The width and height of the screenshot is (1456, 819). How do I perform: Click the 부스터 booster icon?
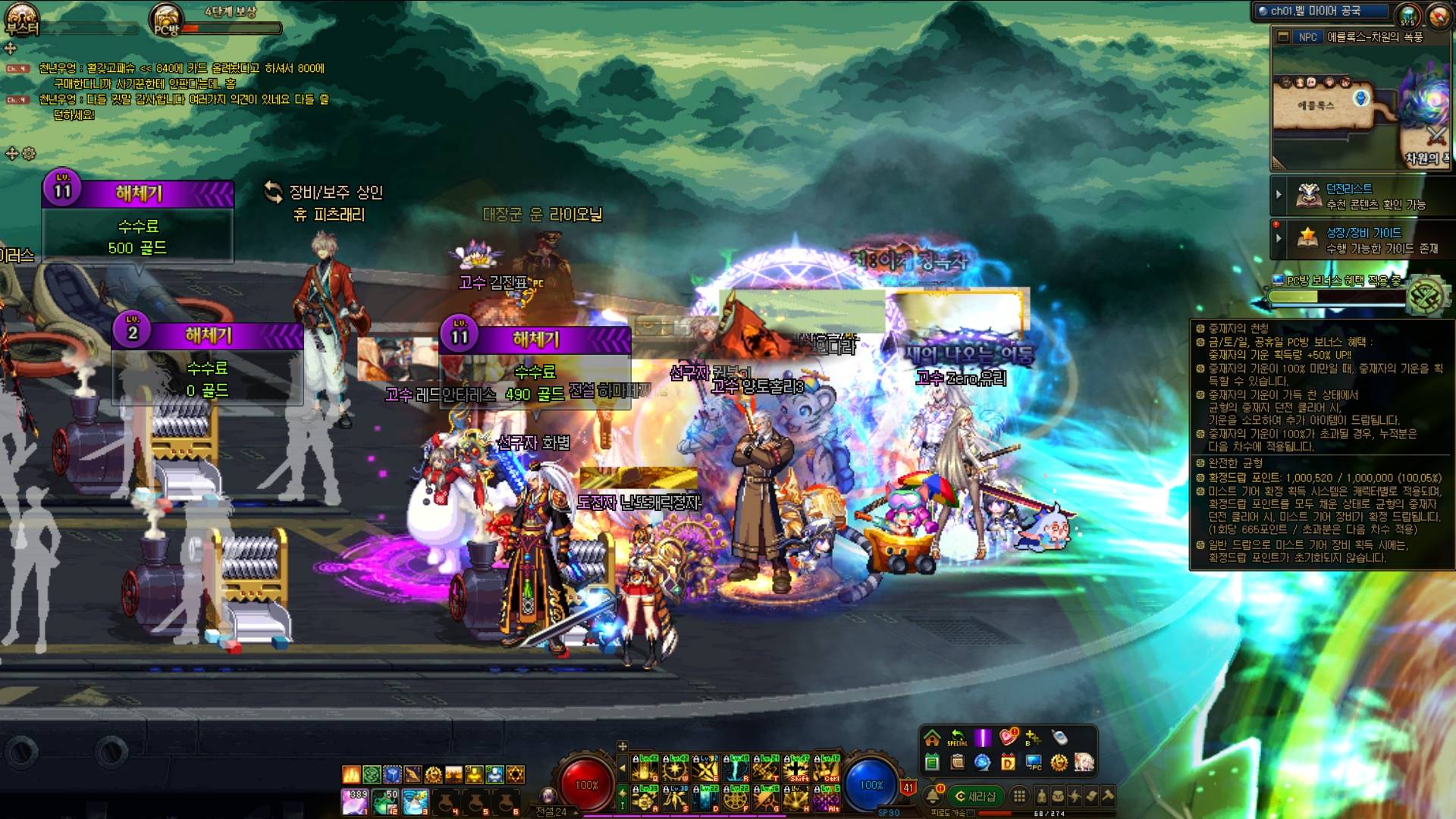pos(21,19)
